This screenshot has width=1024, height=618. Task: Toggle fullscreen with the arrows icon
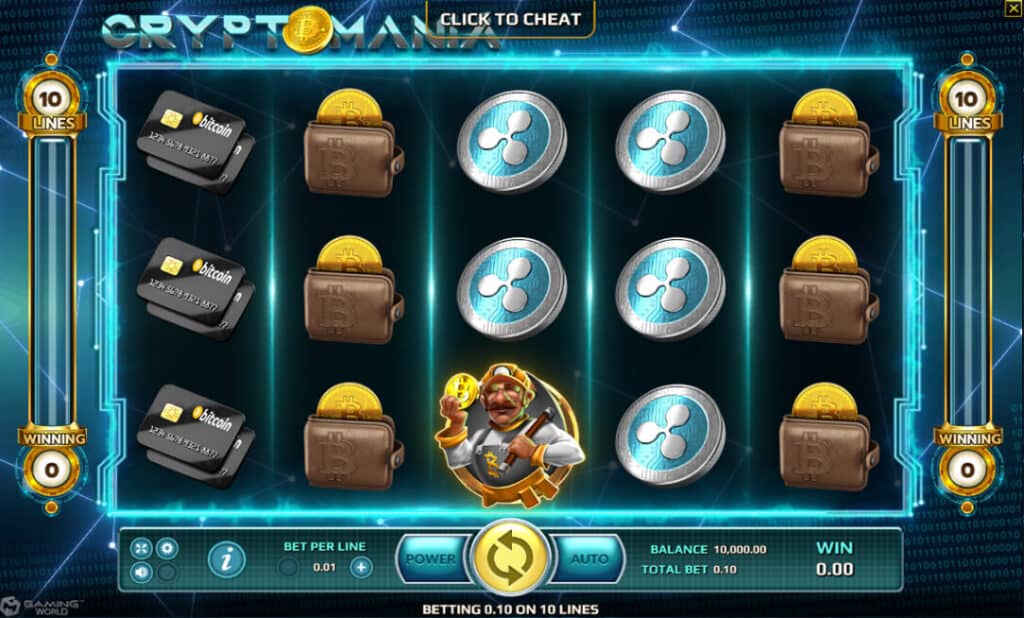point(141,548)
